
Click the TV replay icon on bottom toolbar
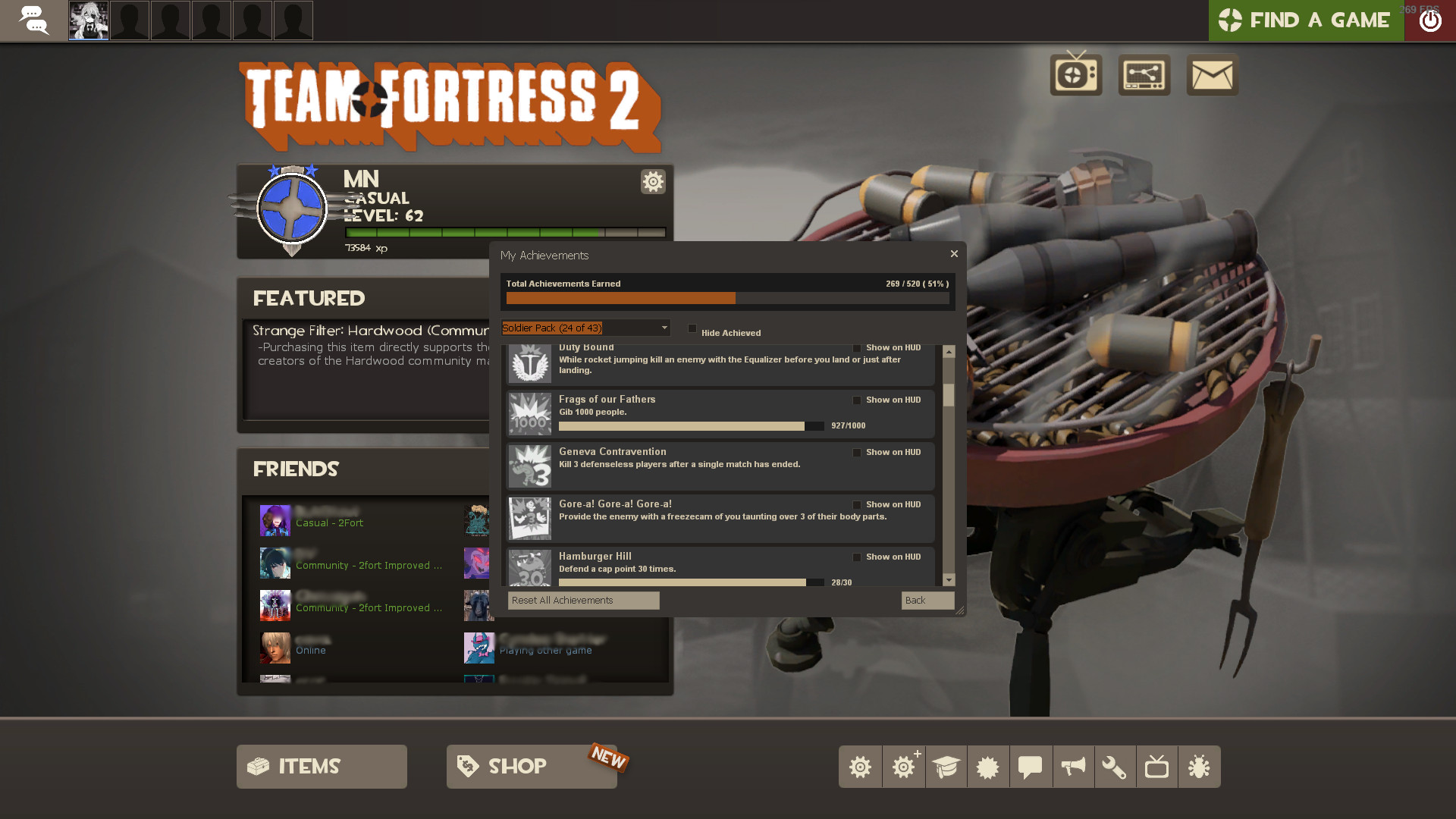pyautogui.click(x=1157, y=767)
